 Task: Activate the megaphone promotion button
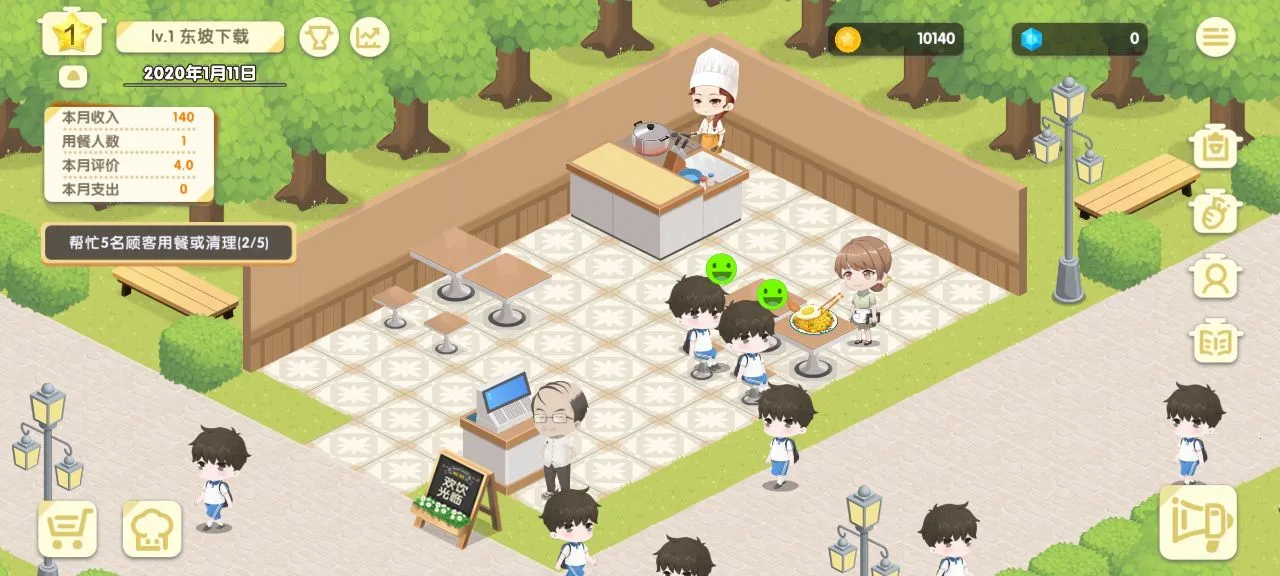click(x=1198, y=522)
